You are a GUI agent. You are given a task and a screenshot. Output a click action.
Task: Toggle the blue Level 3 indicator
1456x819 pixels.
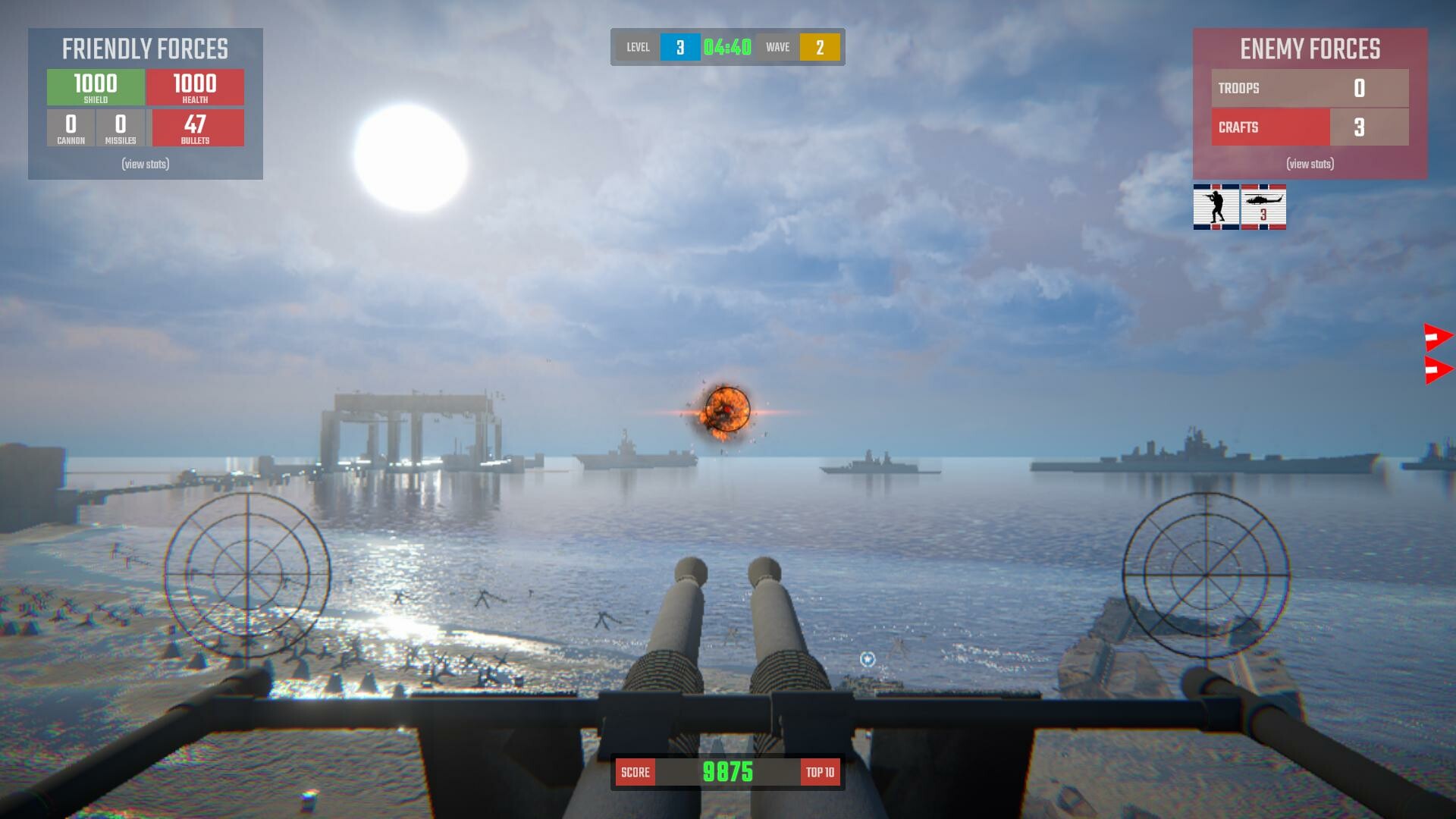(x=681, y=46)
